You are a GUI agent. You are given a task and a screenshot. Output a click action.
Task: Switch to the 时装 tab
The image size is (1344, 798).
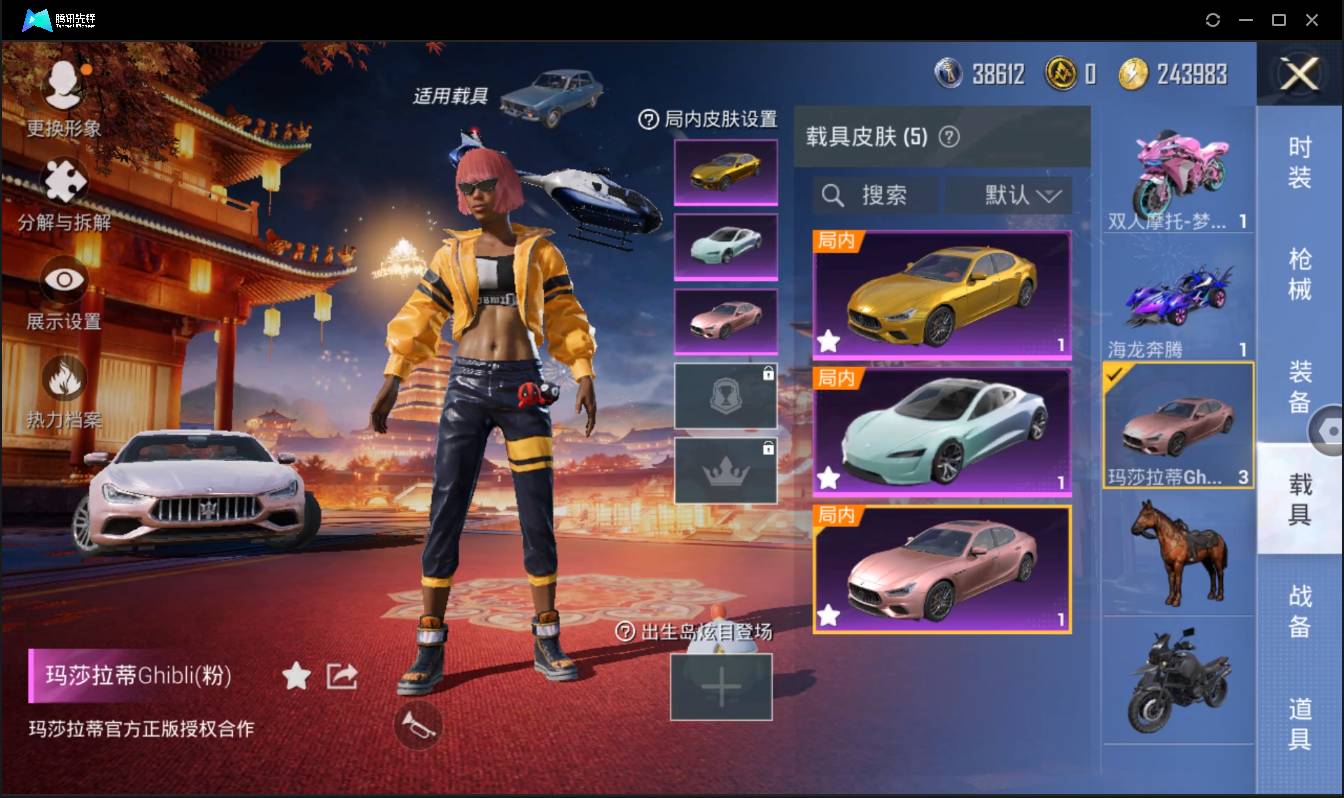(1301, 163)
